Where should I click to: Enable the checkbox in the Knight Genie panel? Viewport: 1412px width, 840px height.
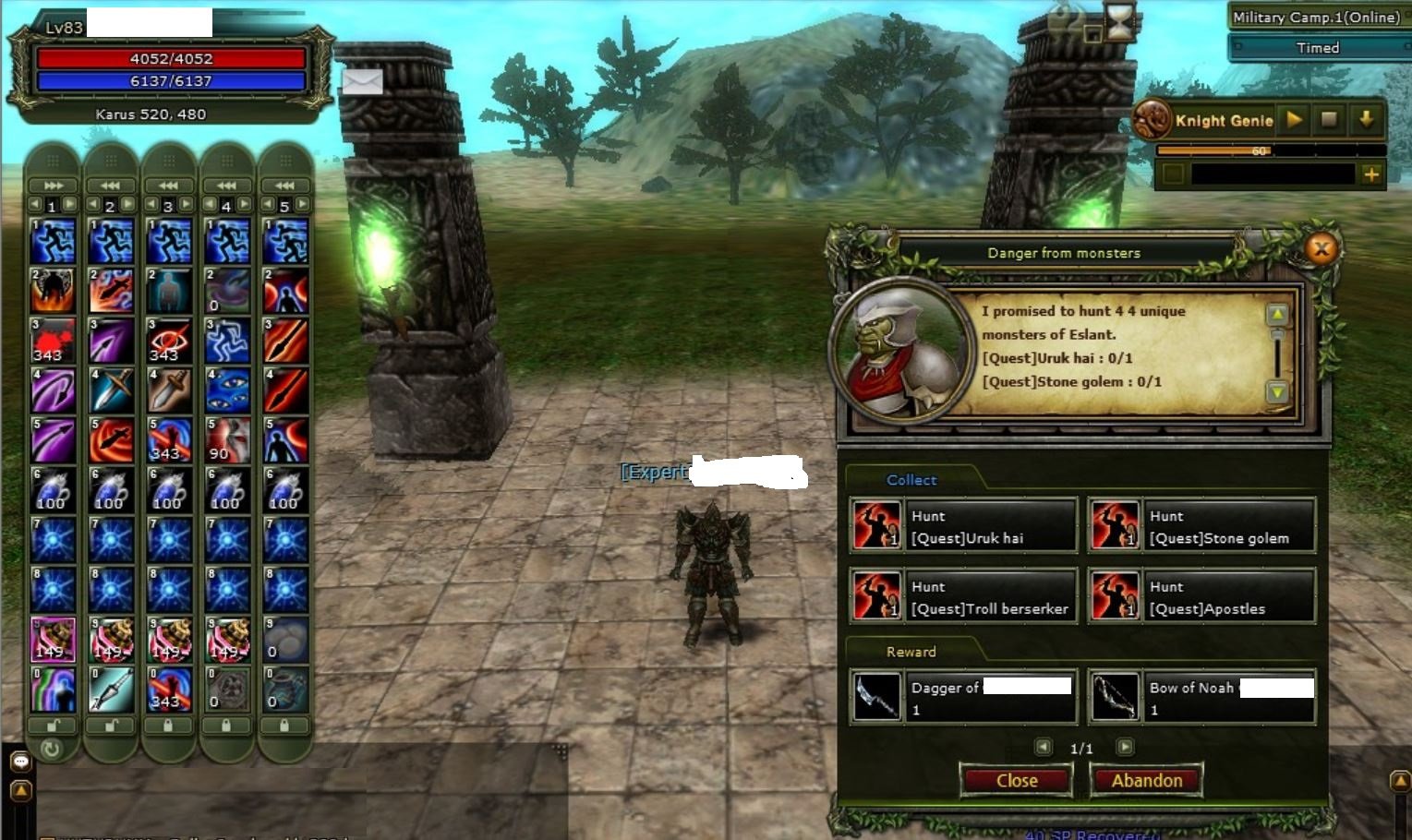tap(1175, 174)
